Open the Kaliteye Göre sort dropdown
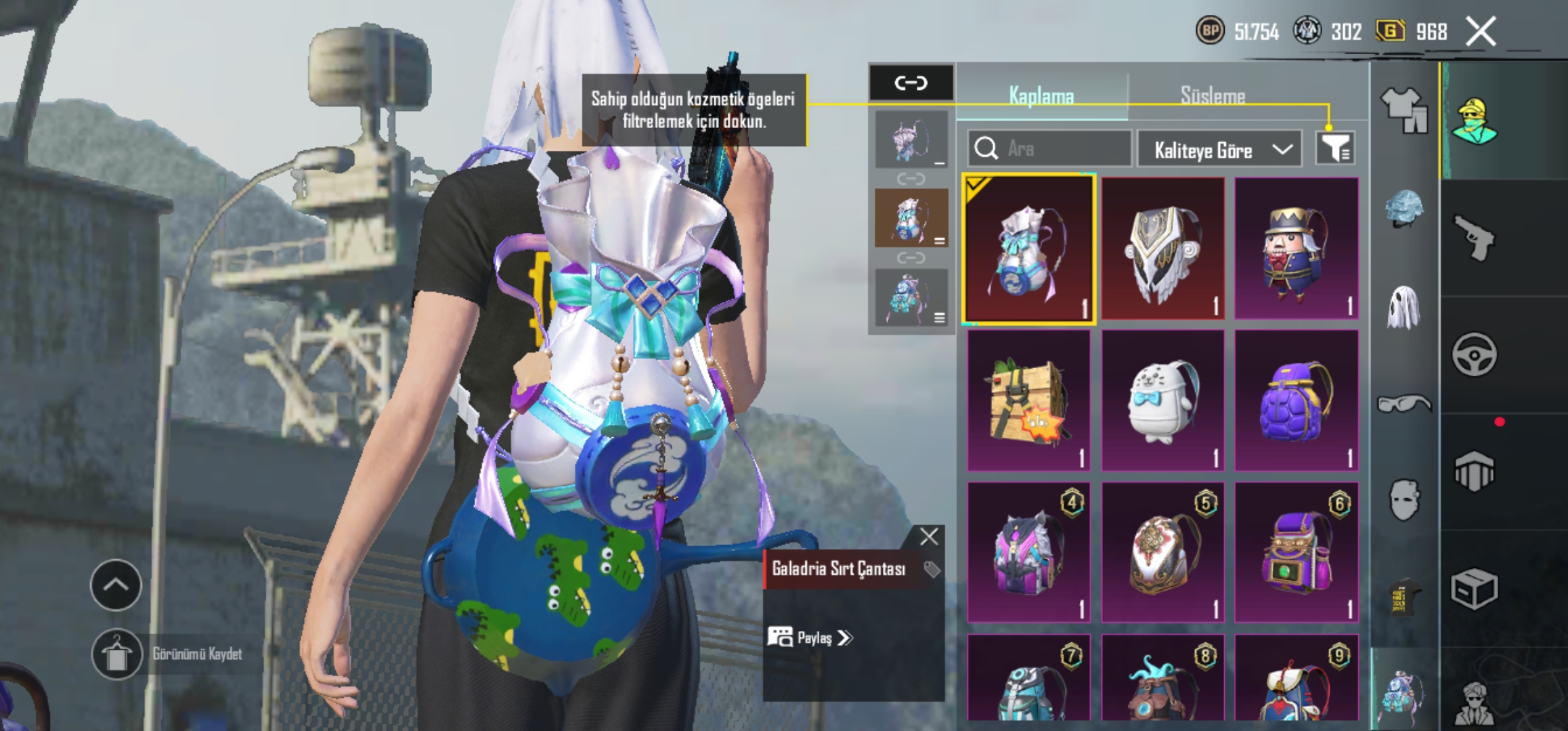1568x731 pixels. coord(1219,150)
